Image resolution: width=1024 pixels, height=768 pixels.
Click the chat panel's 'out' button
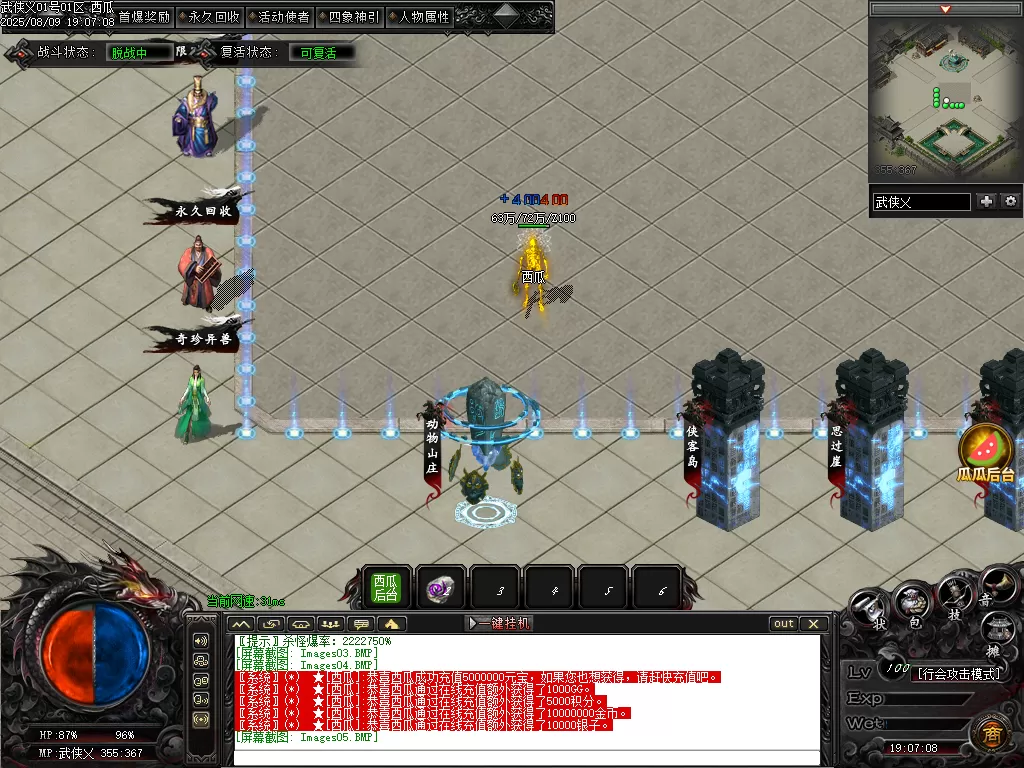(x=784, y=623)
